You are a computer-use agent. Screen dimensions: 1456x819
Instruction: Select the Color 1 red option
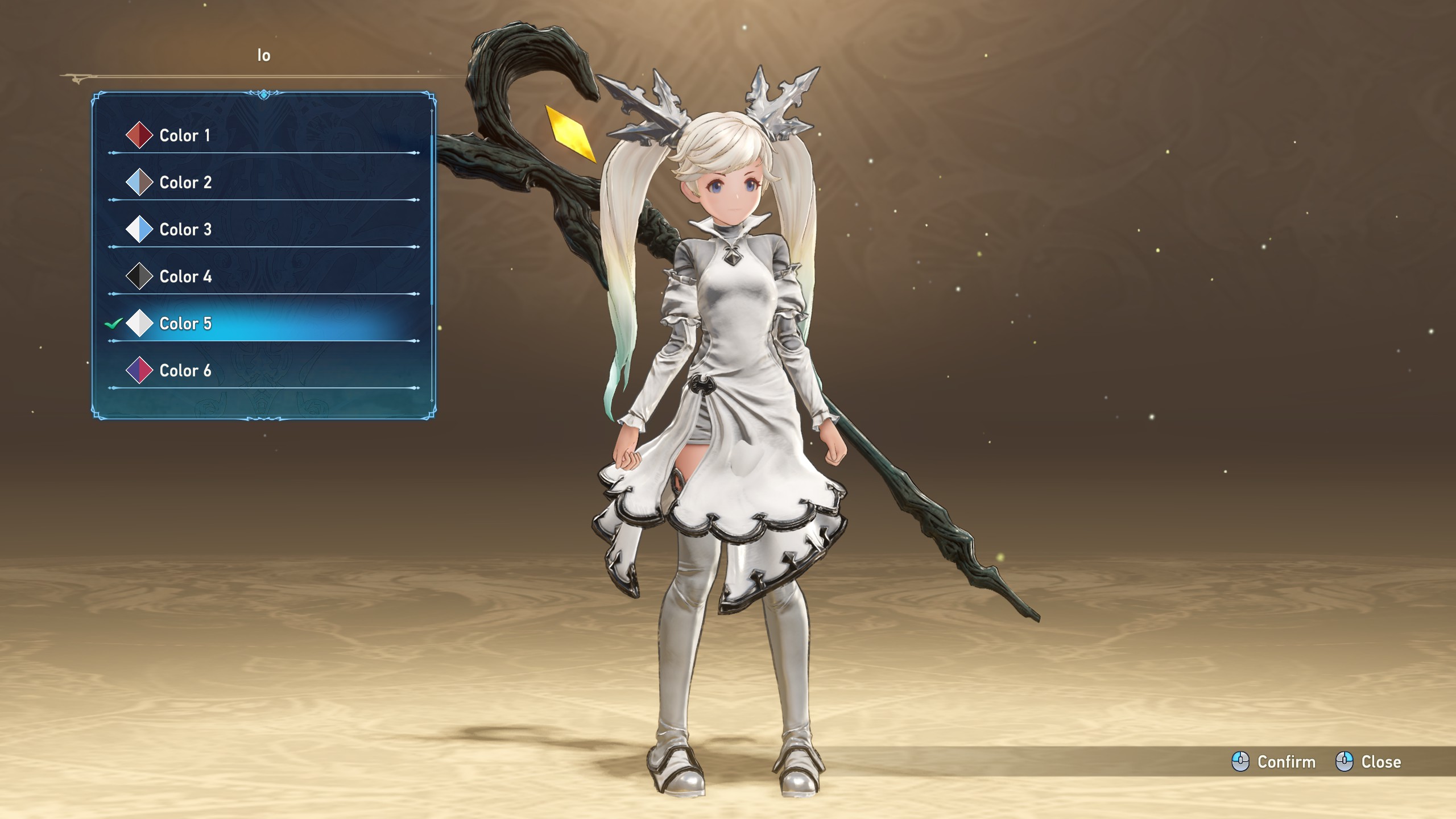coord(184,135)
